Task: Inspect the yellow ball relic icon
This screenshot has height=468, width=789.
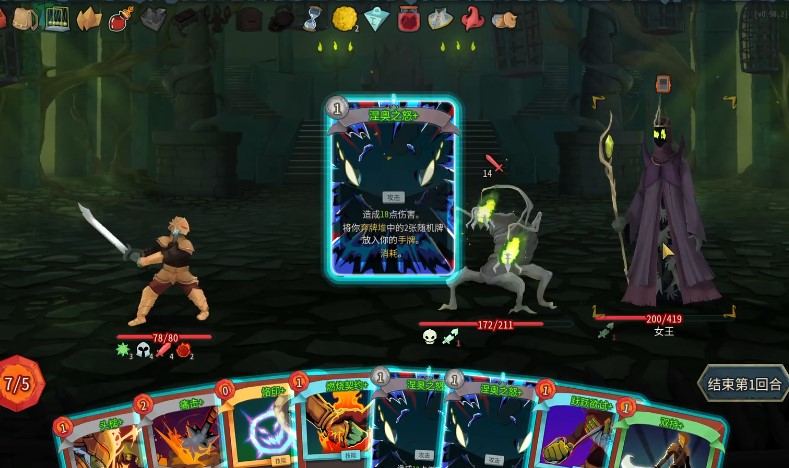Action: click(344, 18)
